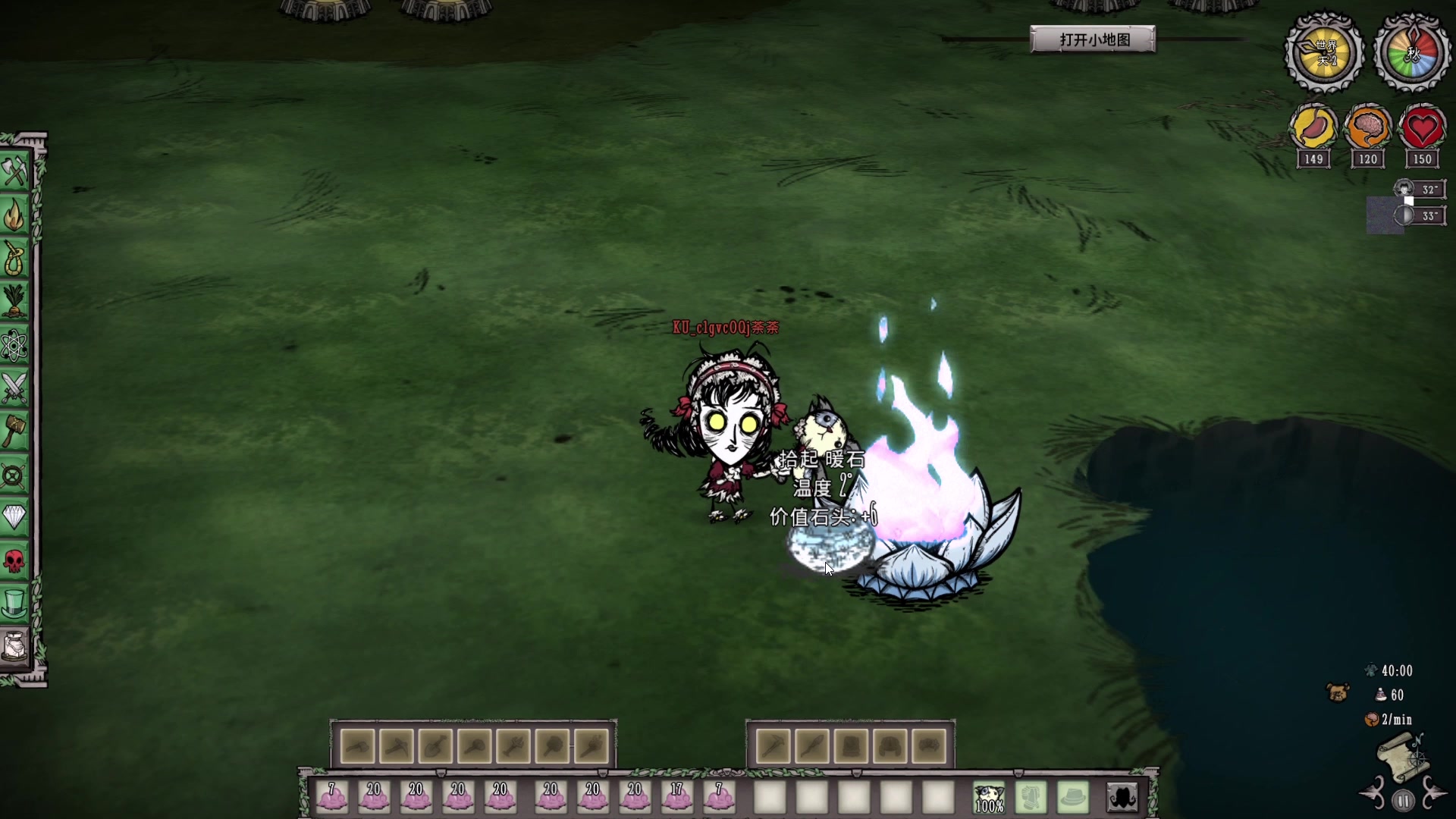
Task: Open the Fight crafting tab with crossed swords
Action: [x=15, y=388]
